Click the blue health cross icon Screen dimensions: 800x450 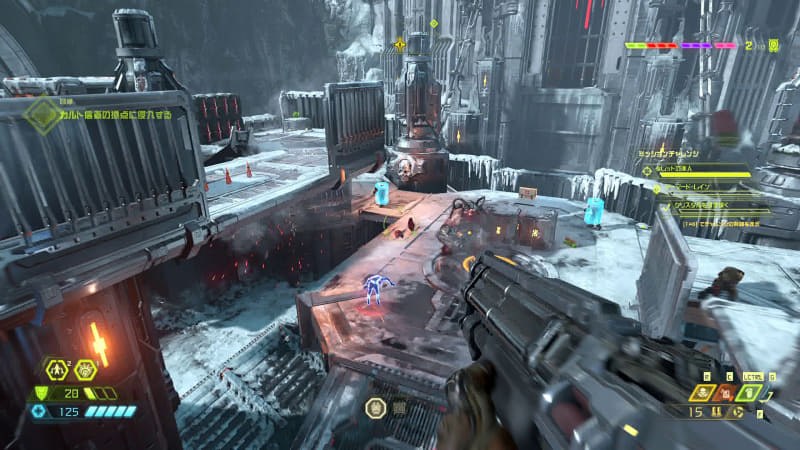(39, 411)
